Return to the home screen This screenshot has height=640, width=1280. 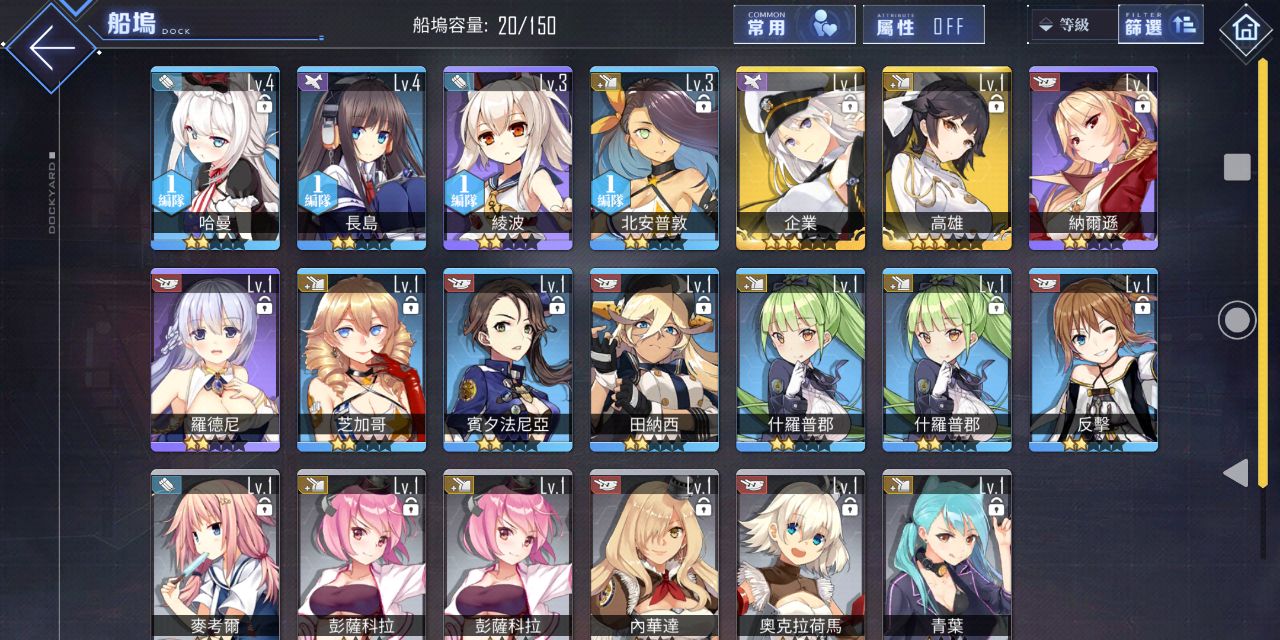pos(1245,29)
